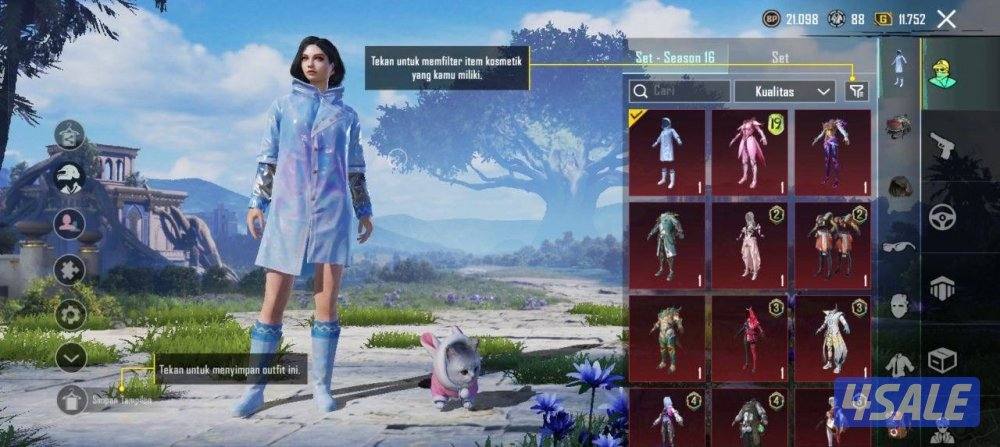Screen dimensions: 1000x447
Task: Open the steering wheel vehicle category
Action: click(x=942, y=217)
